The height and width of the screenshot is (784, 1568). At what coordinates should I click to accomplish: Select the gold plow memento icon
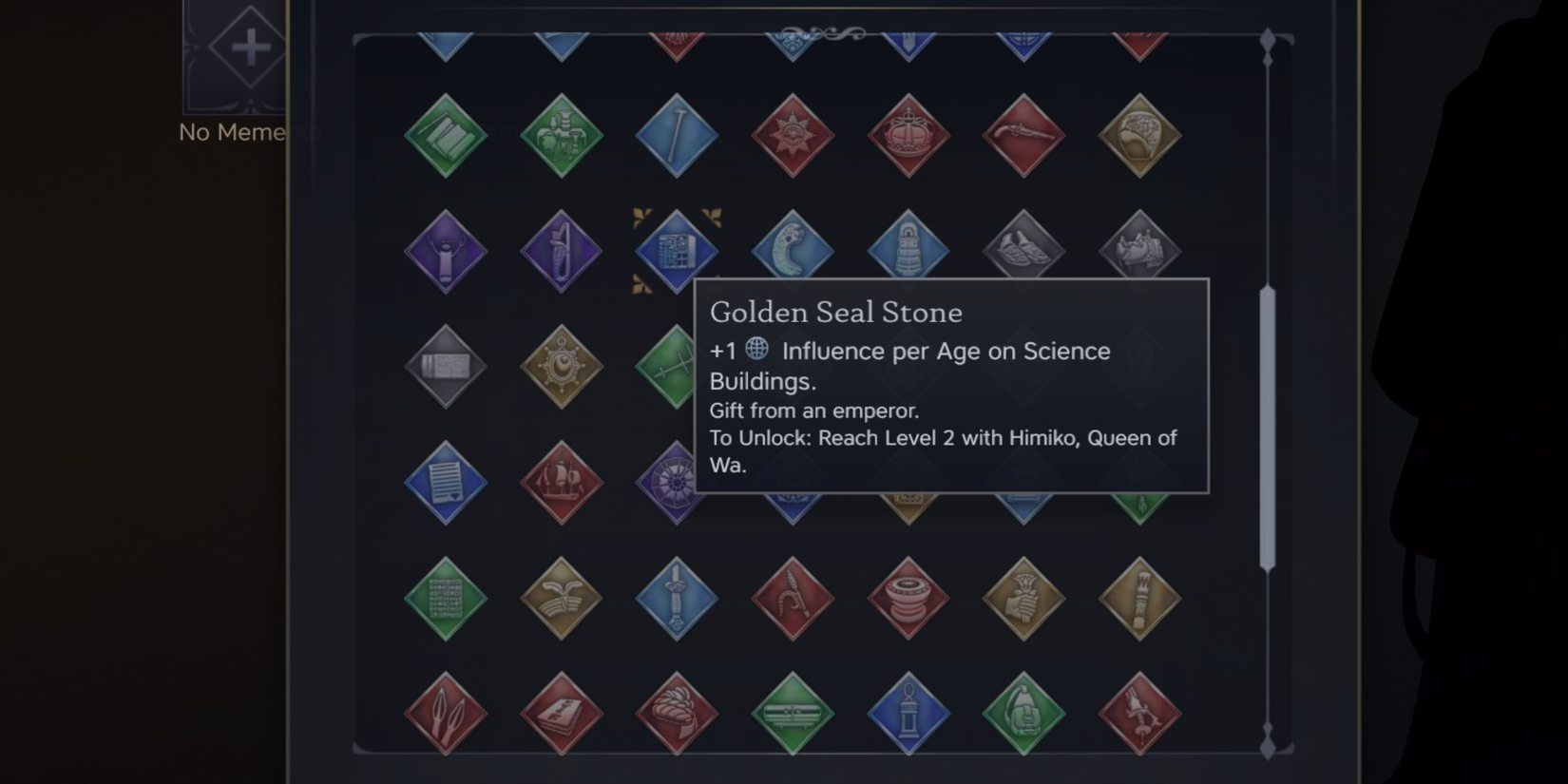point(561,599)
